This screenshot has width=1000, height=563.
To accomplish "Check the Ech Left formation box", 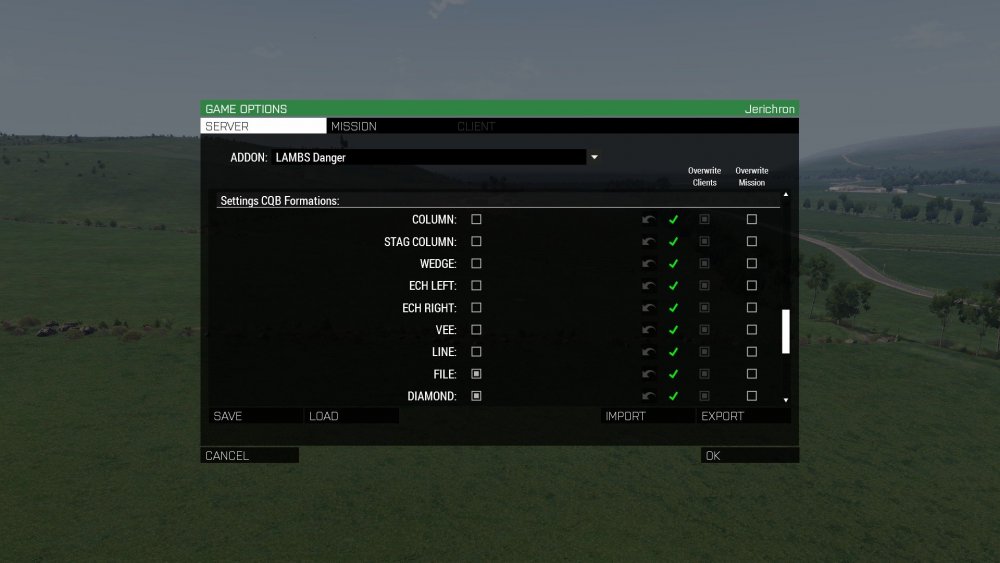I will (476, 285).
